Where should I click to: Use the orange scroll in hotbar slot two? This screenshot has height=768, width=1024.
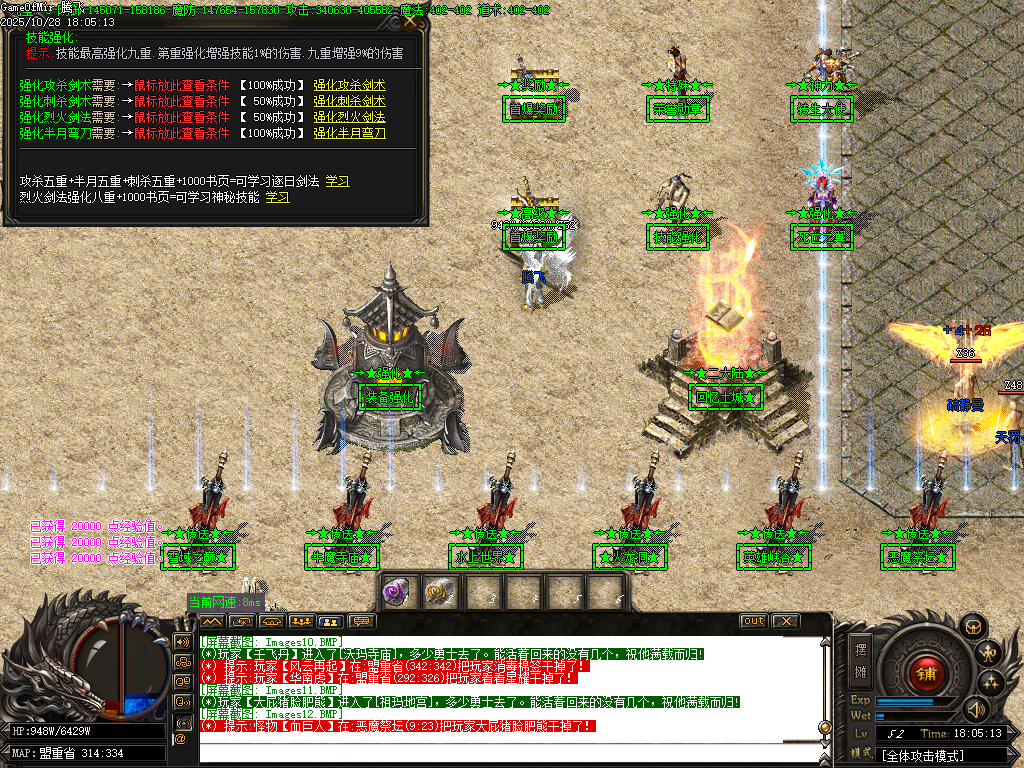pyautogui.click(x=439, y=592)
